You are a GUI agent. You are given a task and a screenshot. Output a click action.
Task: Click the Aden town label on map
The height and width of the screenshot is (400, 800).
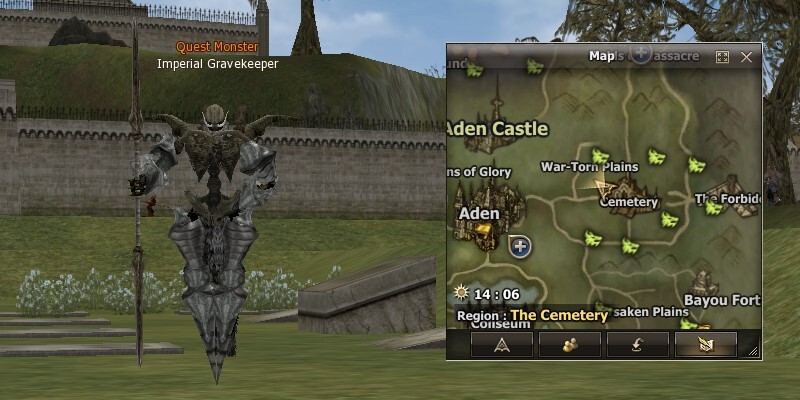[478, 213]
